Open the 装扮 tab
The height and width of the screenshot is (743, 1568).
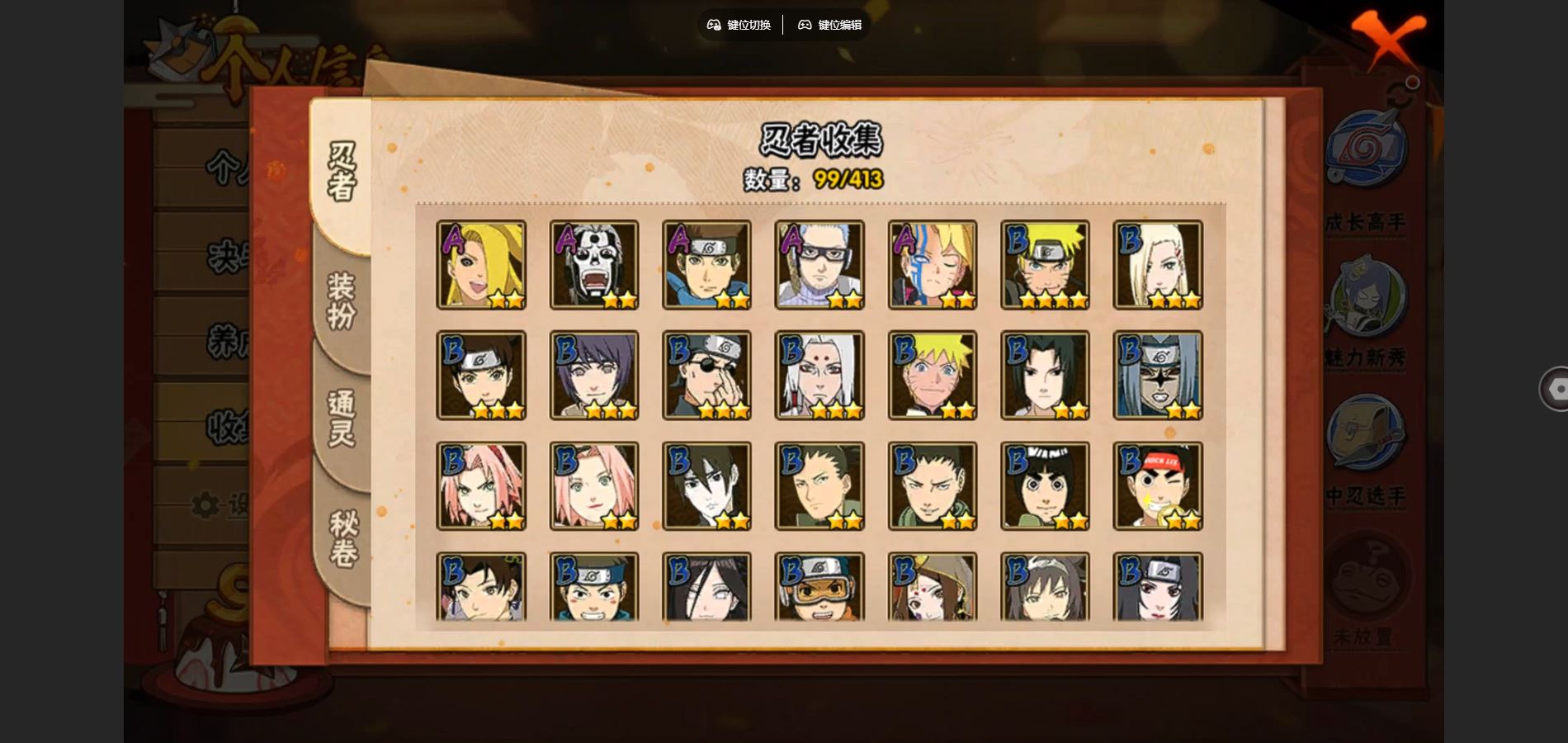(342, 301)
